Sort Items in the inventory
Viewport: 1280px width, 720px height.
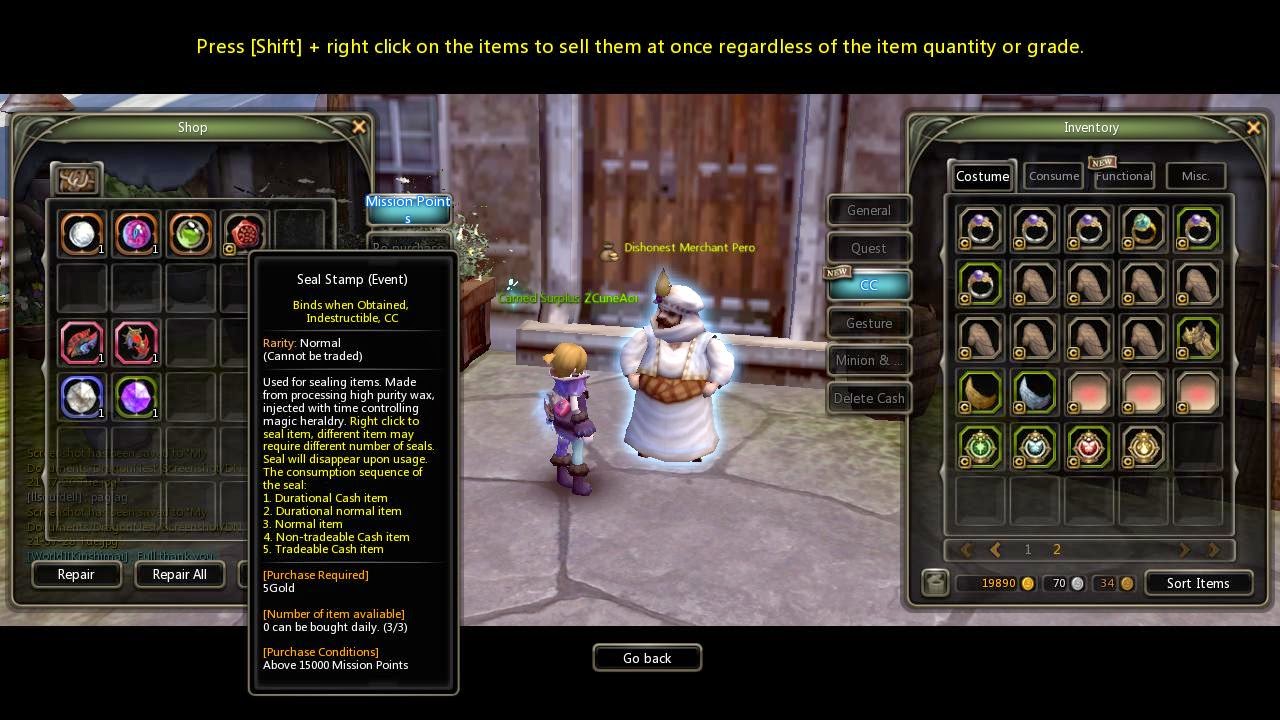coord(1197,583)
